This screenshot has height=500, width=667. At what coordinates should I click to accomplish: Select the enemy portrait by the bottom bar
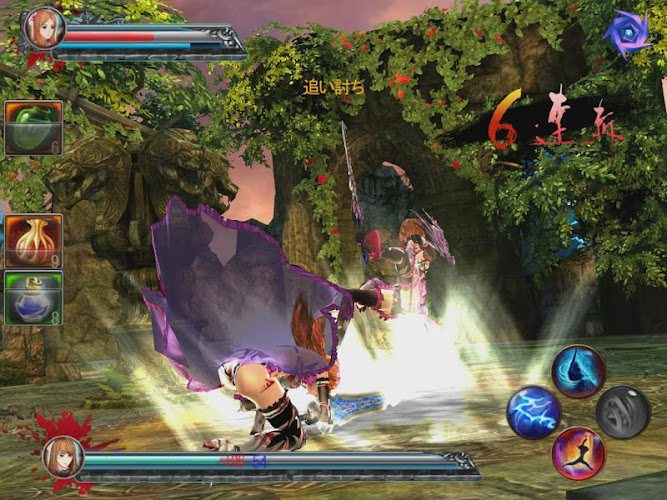tap(62, 457)
